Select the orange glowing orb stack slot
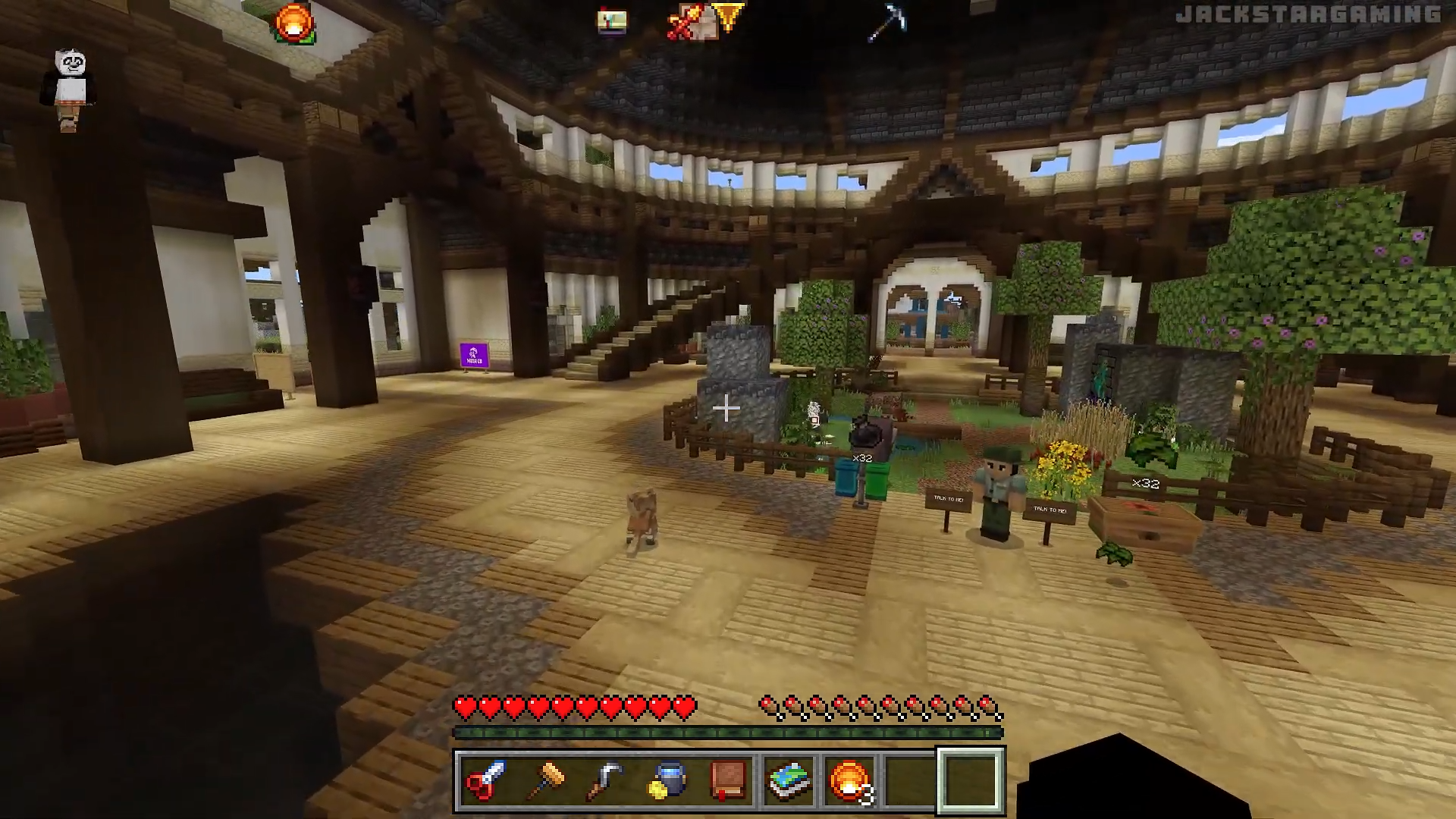The image size is (1456, 819). click(849, 781)
